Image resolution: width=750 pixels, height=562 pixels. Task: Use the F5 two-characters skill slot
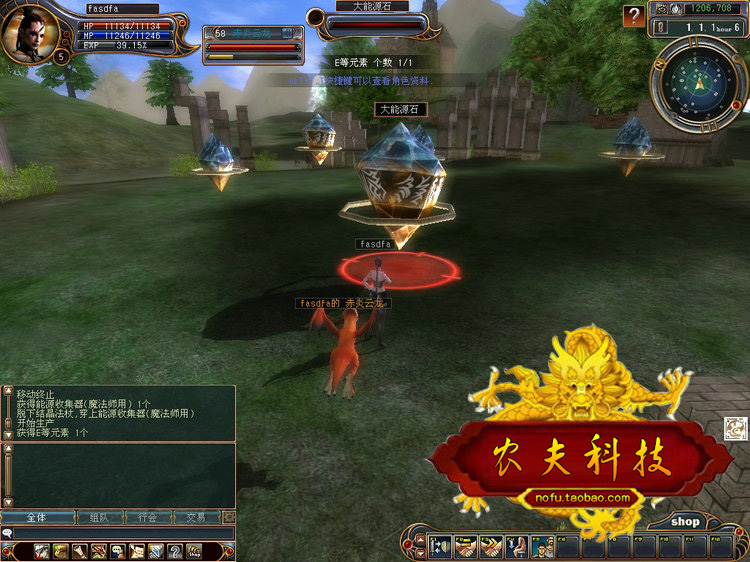point(541,547)
